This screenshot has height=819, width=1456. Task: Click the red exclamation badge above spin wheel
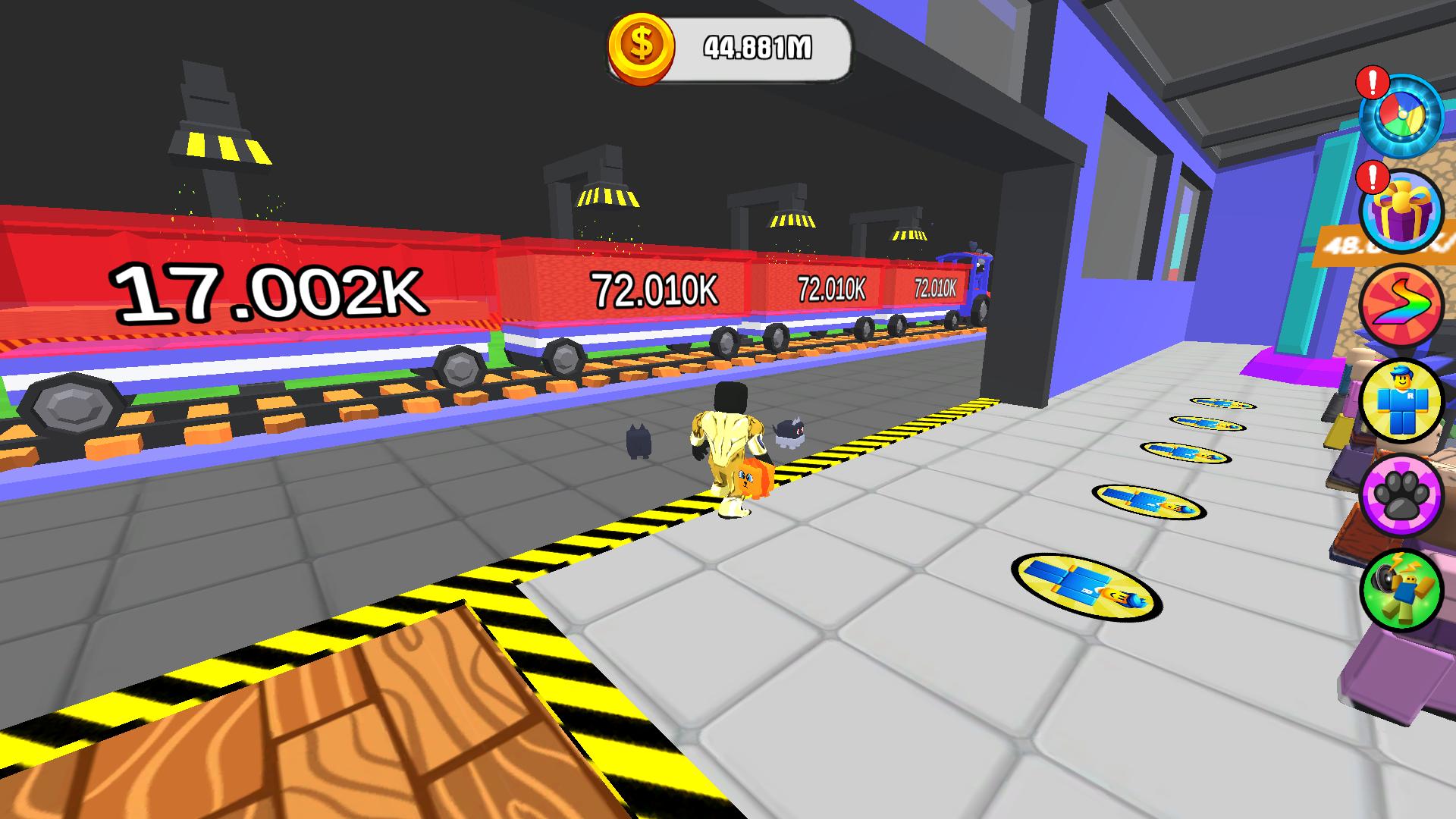(x=1374, y=86)
